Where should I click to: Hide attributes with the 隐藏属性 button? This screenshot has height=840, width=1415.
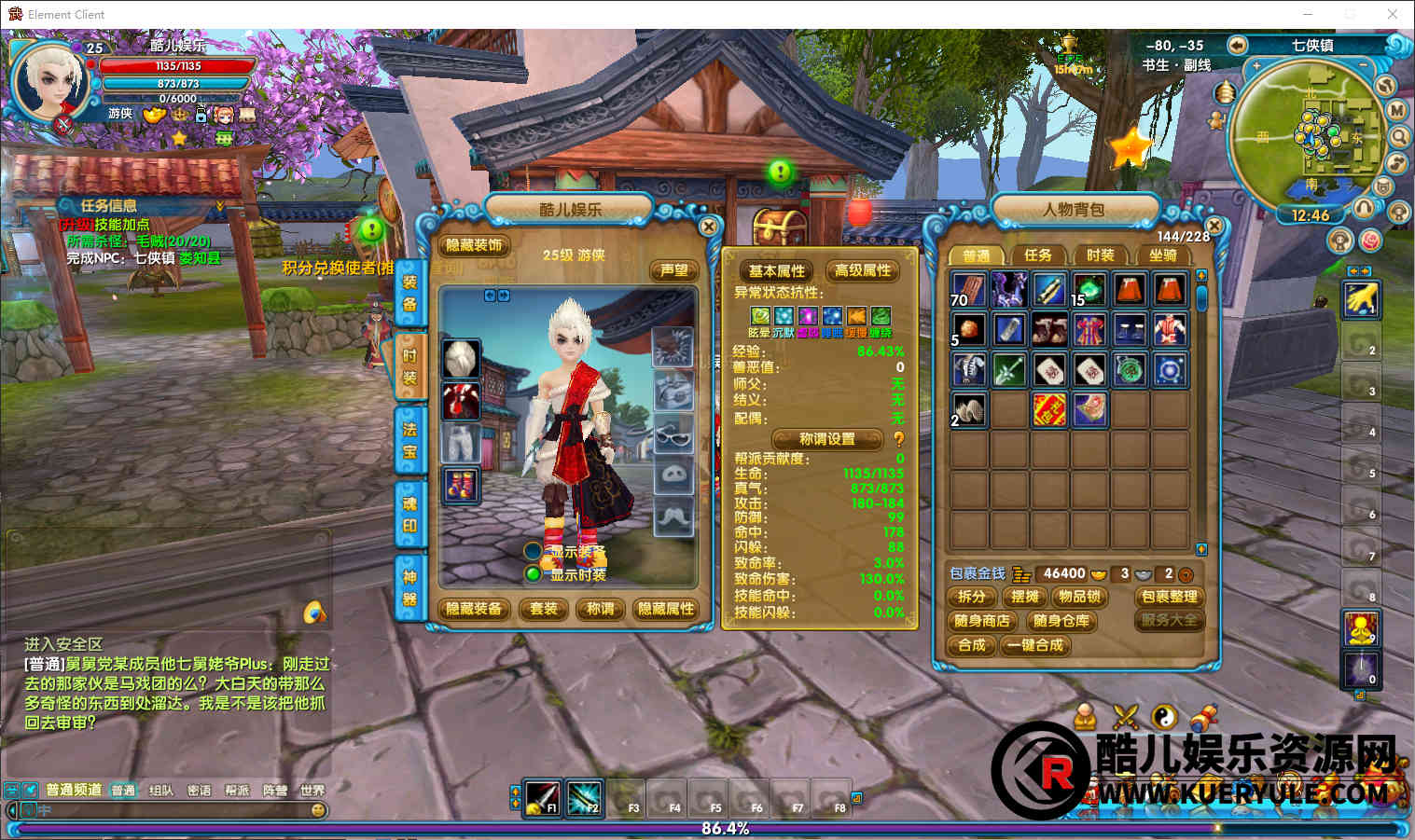click(x=666, y=609)
